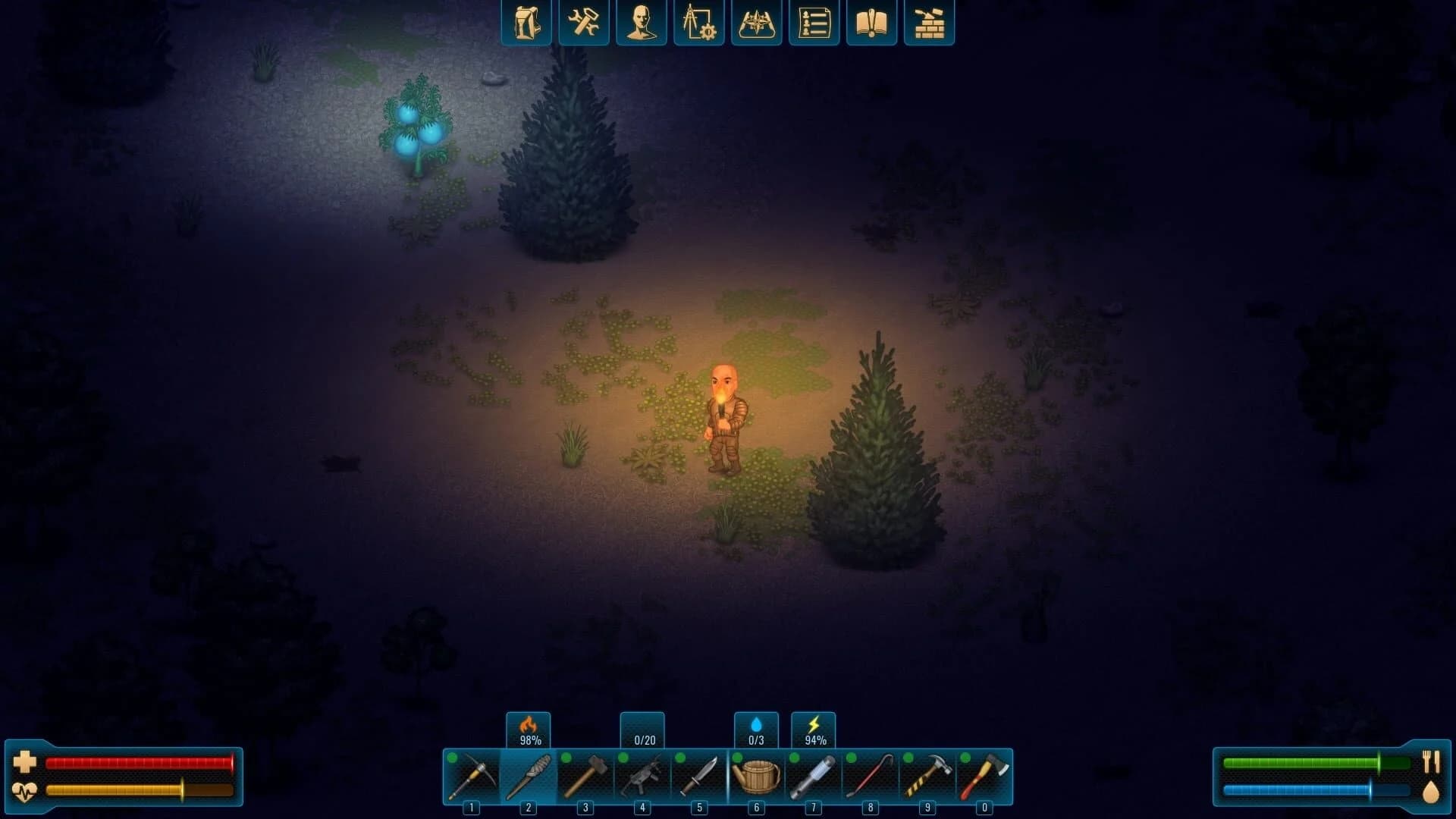
Task: Click the red health bar
Action: coord(140,763)
